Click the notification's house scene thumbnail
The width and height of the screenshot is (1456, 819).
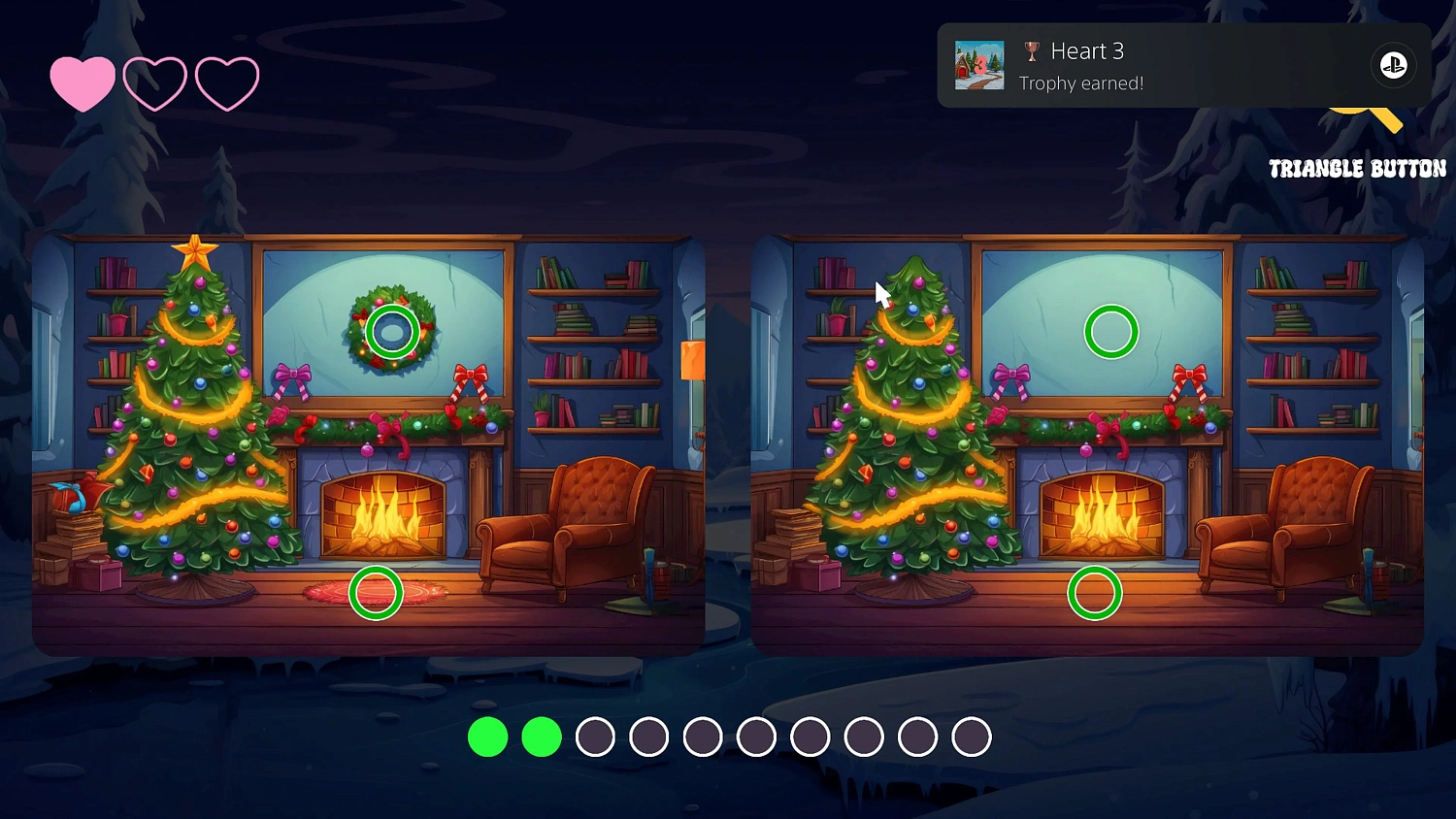(979, 65)
